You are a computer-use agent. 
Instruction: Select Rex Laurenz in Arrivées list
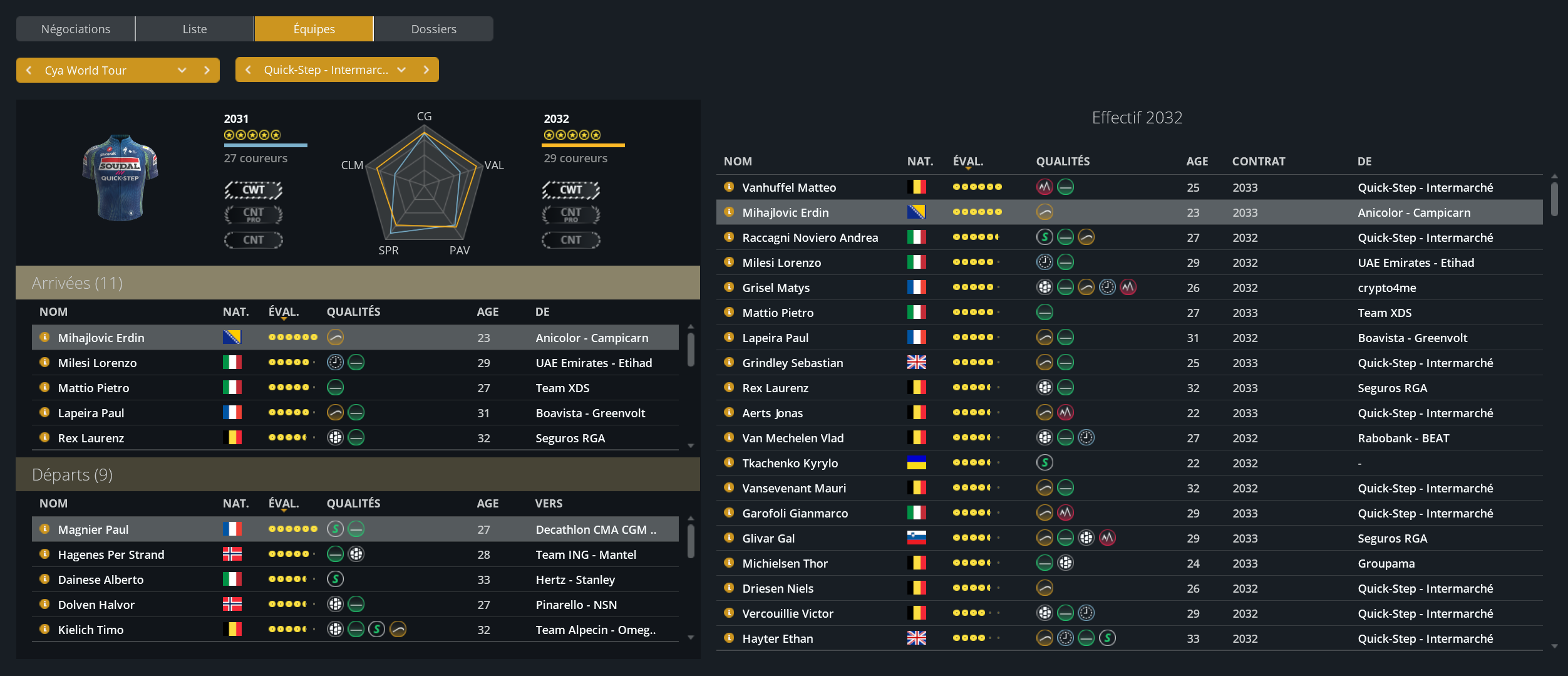(91, 438)
